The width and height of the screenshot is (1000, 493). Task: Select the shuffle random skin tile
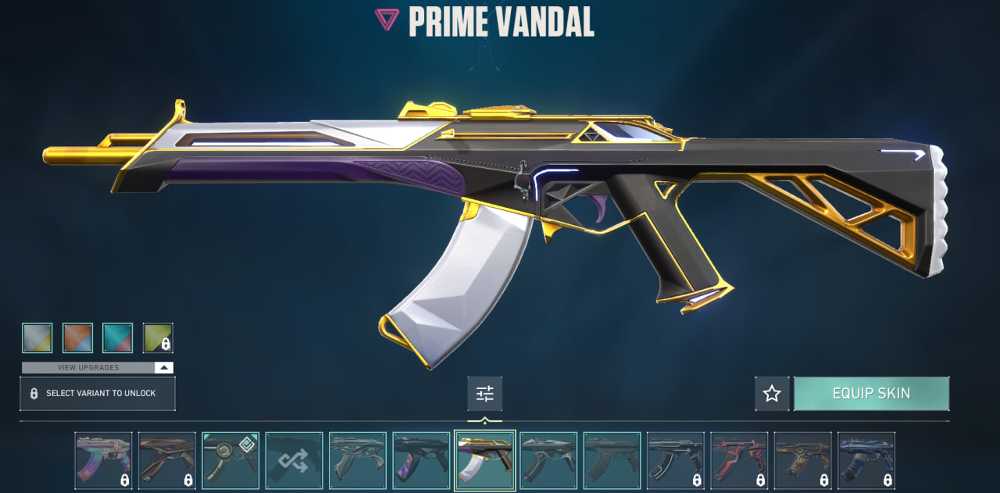294,460
